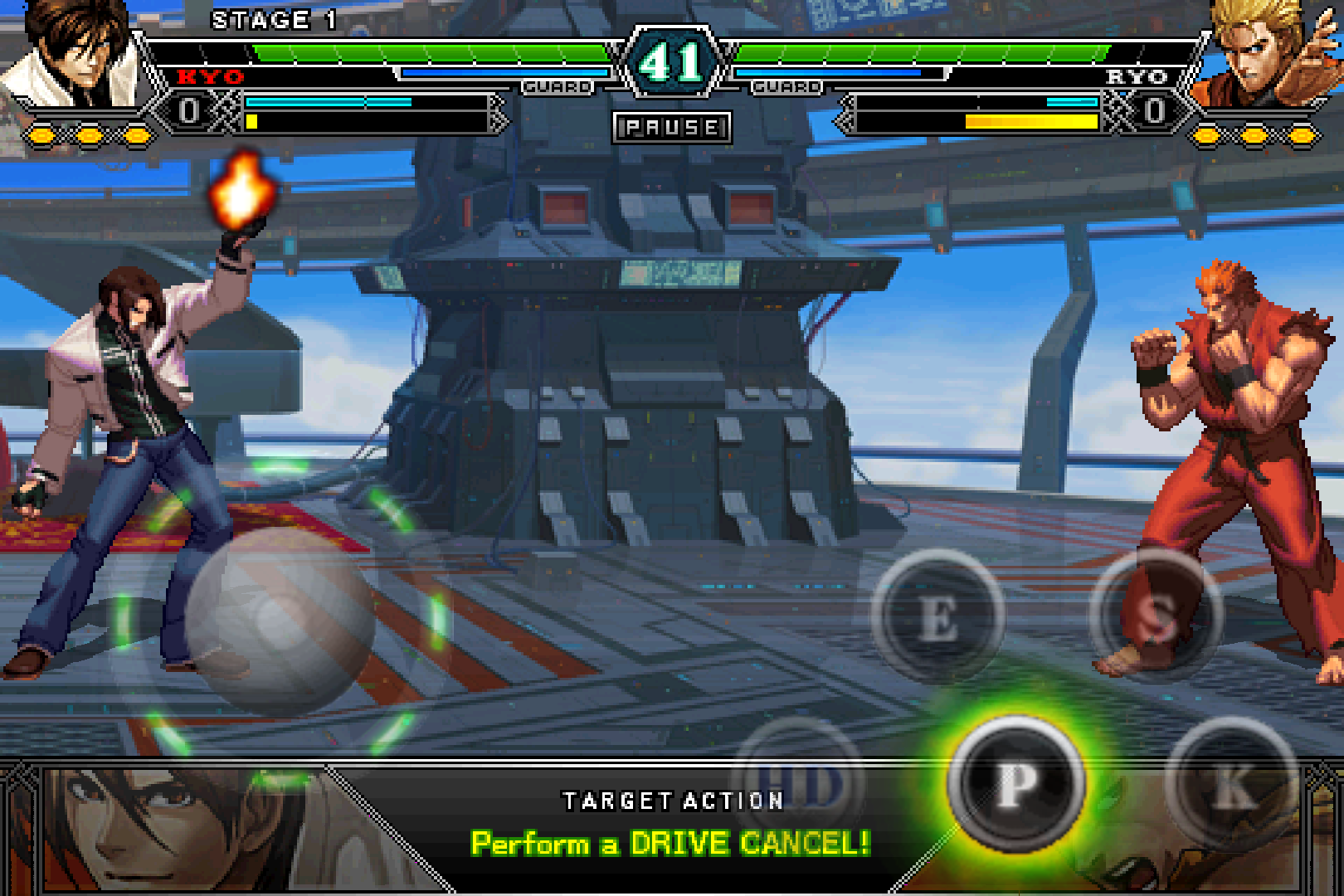
Task: Click the 41-second round timer
Action: pos(672,60)
